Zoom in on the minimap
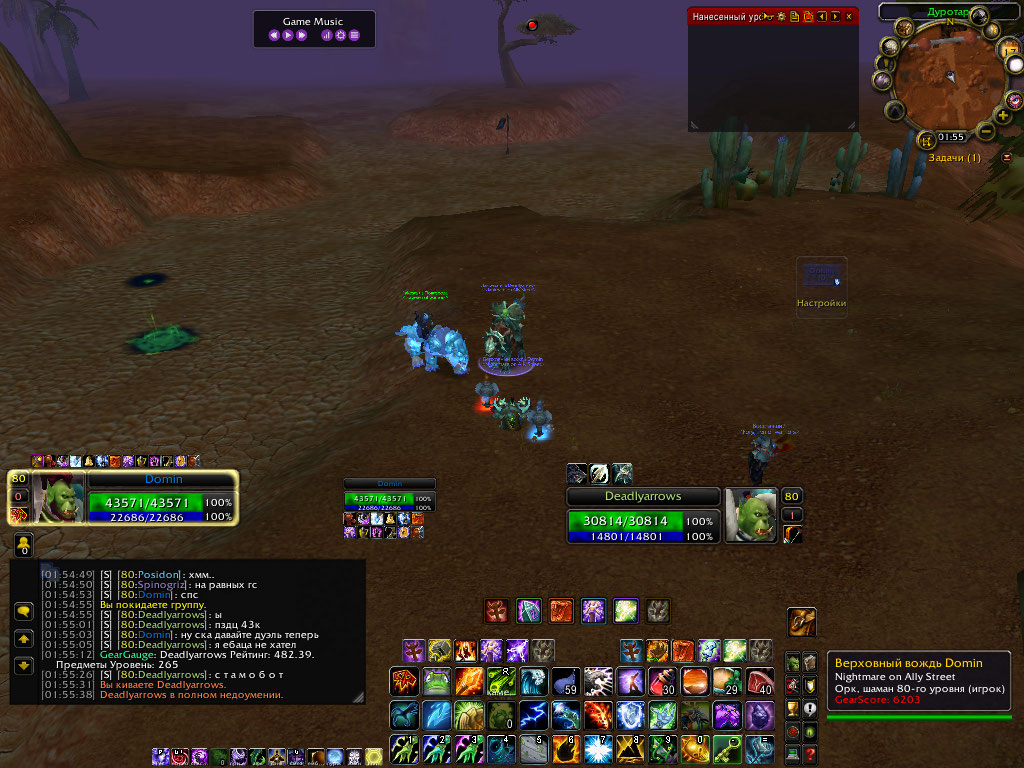The width and height of the screenshot is (1024, 768). [1003, 116]
